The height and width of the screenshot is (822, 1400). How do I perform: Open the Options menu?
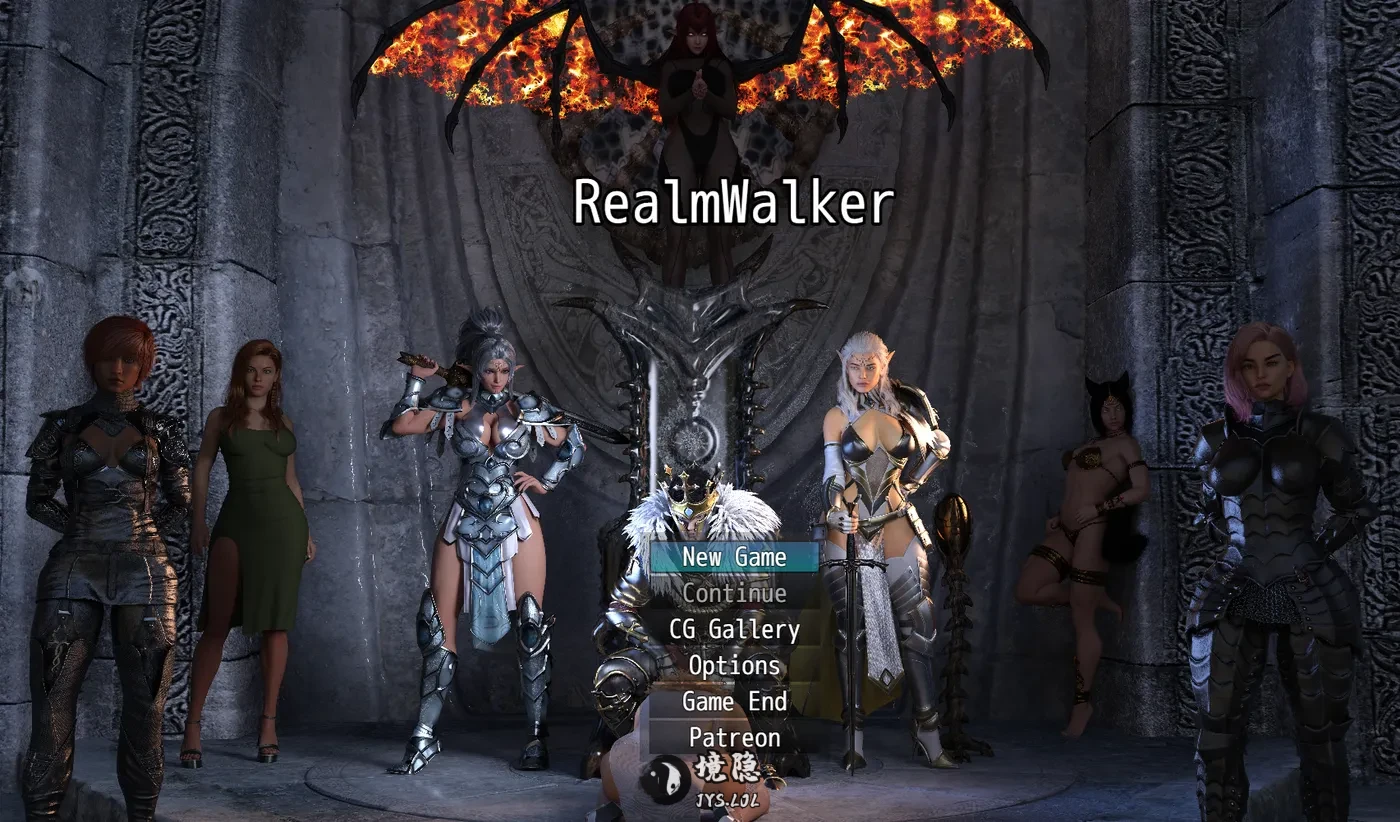734,665
